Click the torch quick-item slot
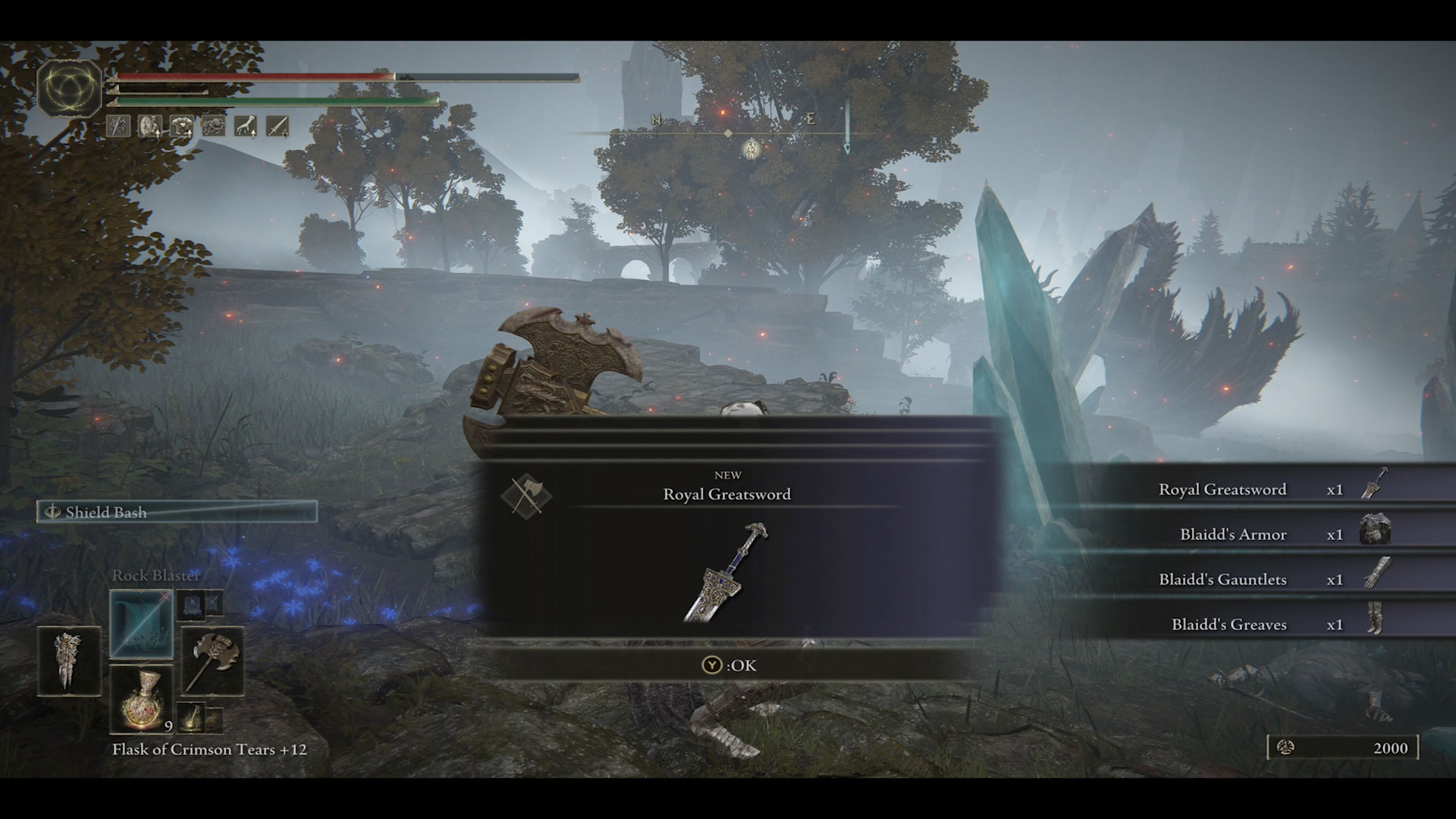This screenshot has width=1456, height=819. click(x=191, y=719)
